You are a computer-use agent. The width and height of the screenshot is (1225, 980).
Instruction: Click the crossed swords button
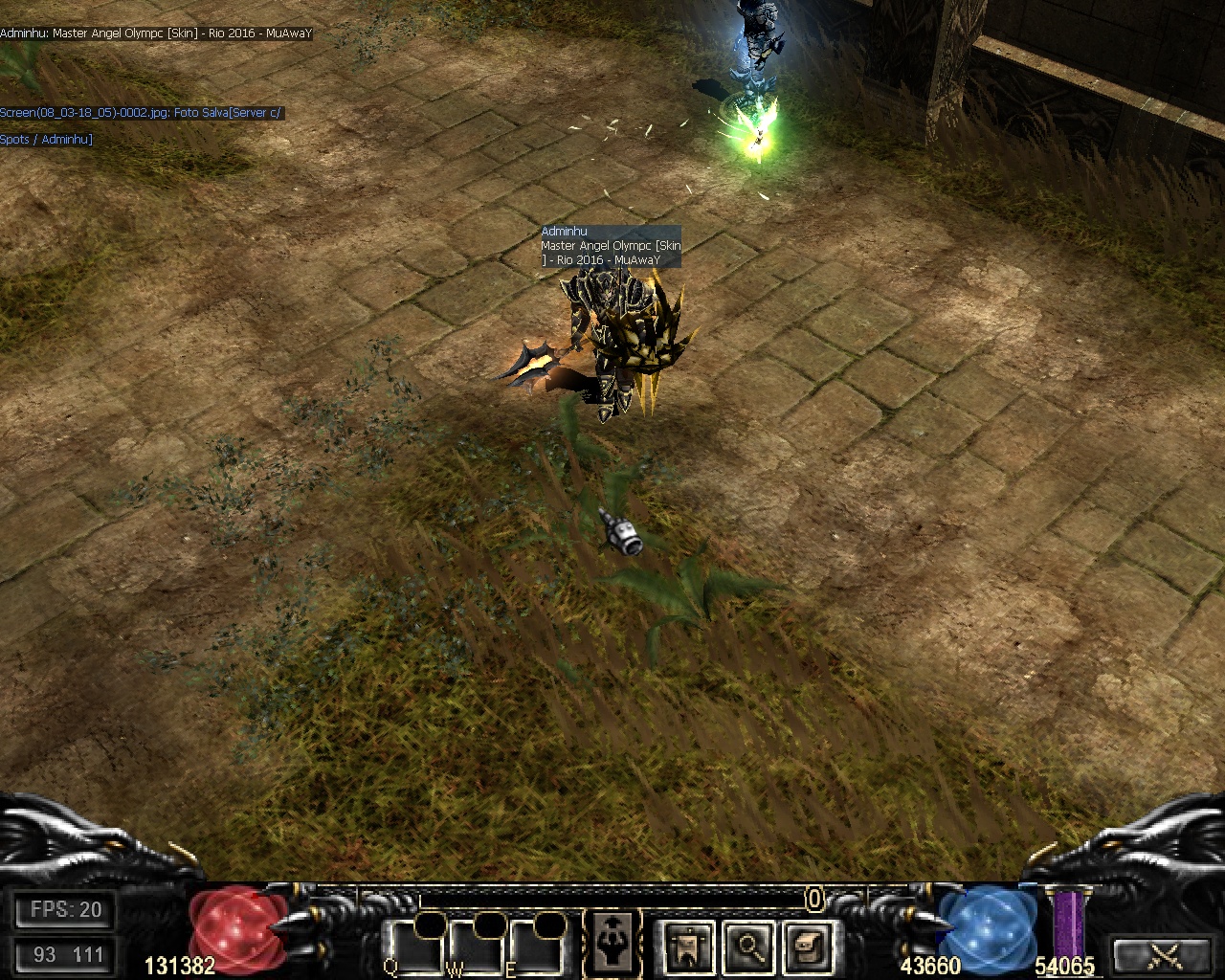[1167, 954]
